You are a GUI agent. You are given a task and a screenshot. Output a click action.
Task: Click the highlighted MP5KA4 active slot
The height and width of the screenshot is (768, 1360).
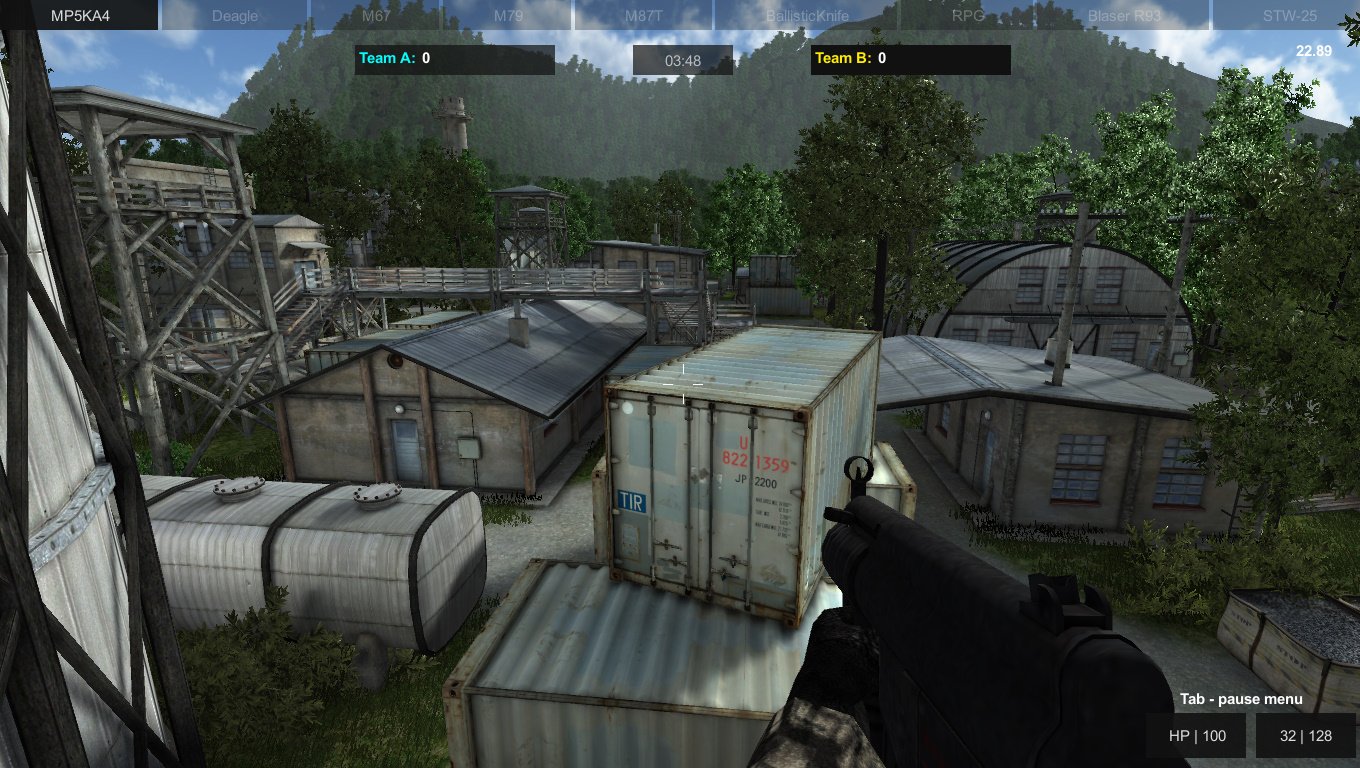tap(78, 15)
